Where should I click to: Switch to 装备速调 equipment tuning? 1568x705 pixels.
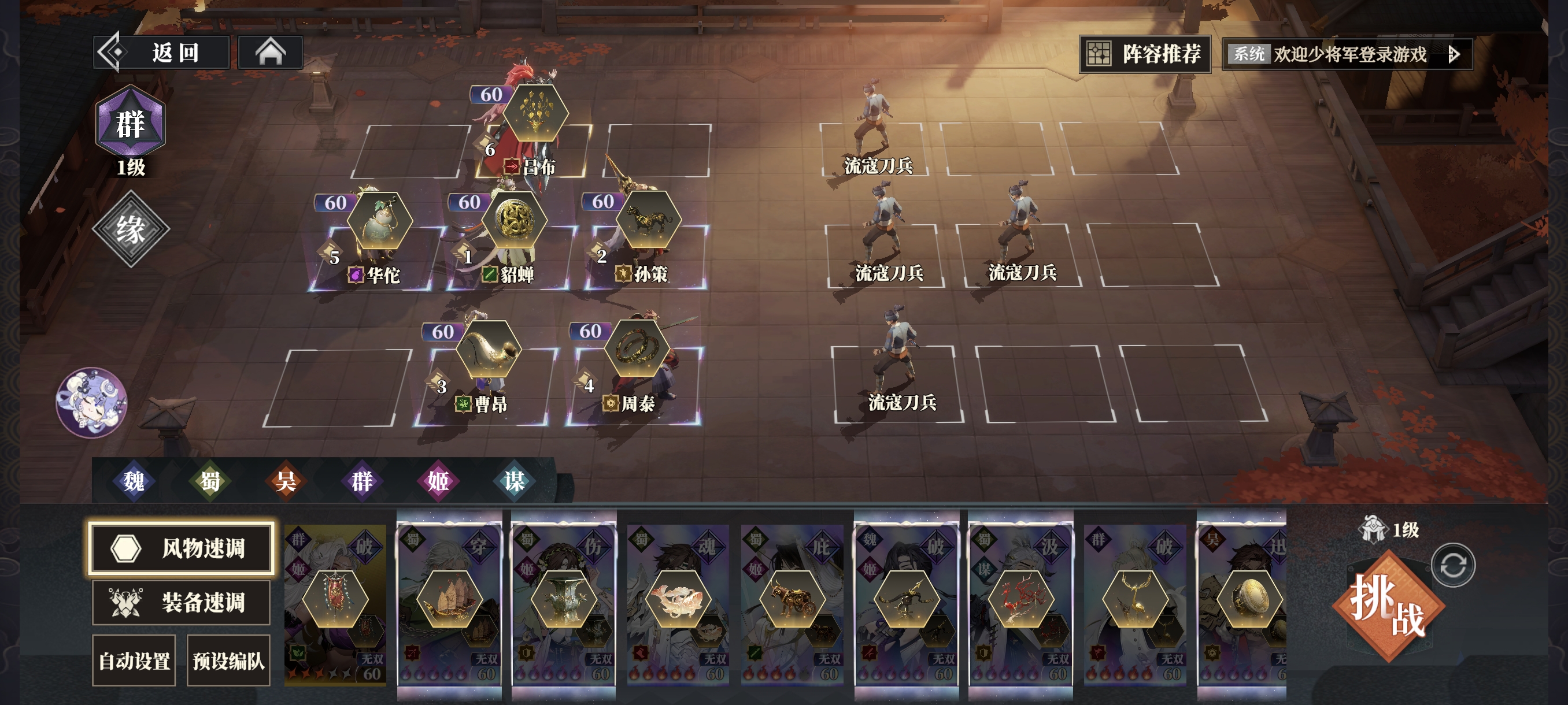(x=181, y=602)
